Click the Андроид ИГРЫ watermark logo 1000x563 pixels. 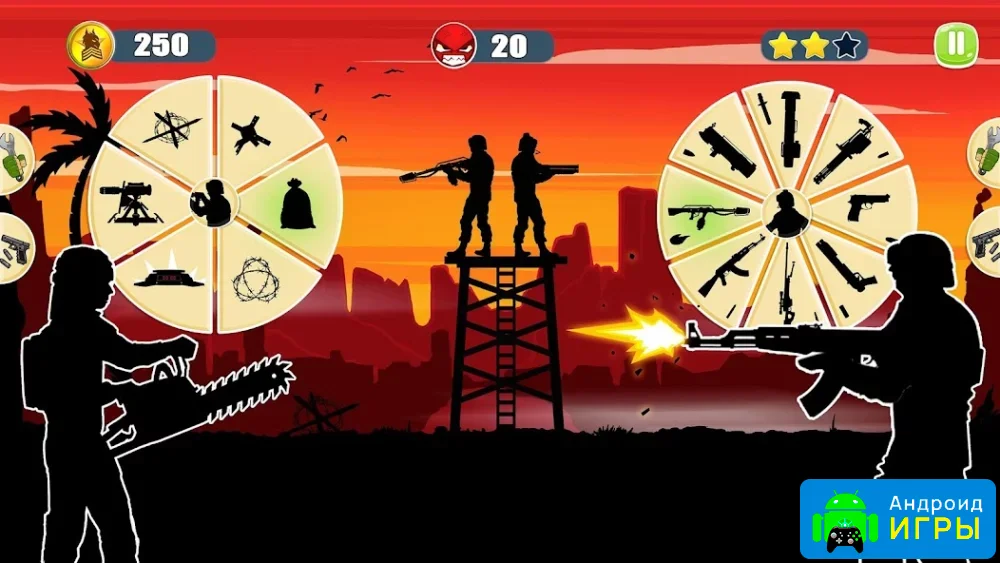coord(897,518)
